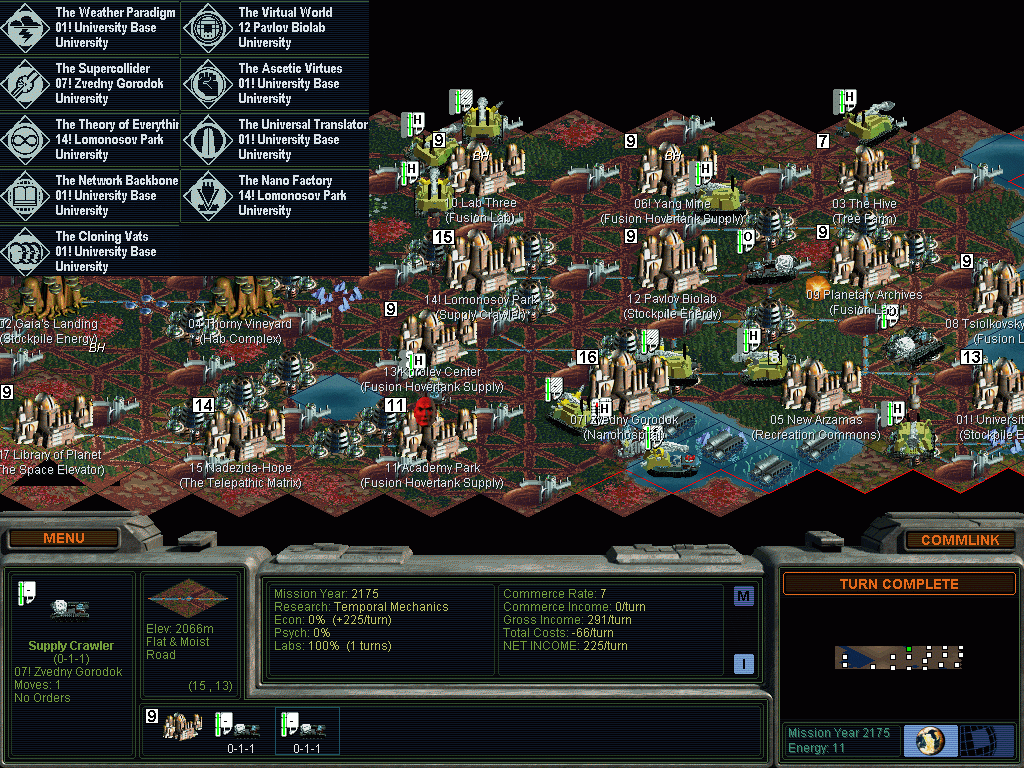Choose The Universal Translator project entry
The width and height of the screenshot is (1024, 768).
click(x=275, y=140)
